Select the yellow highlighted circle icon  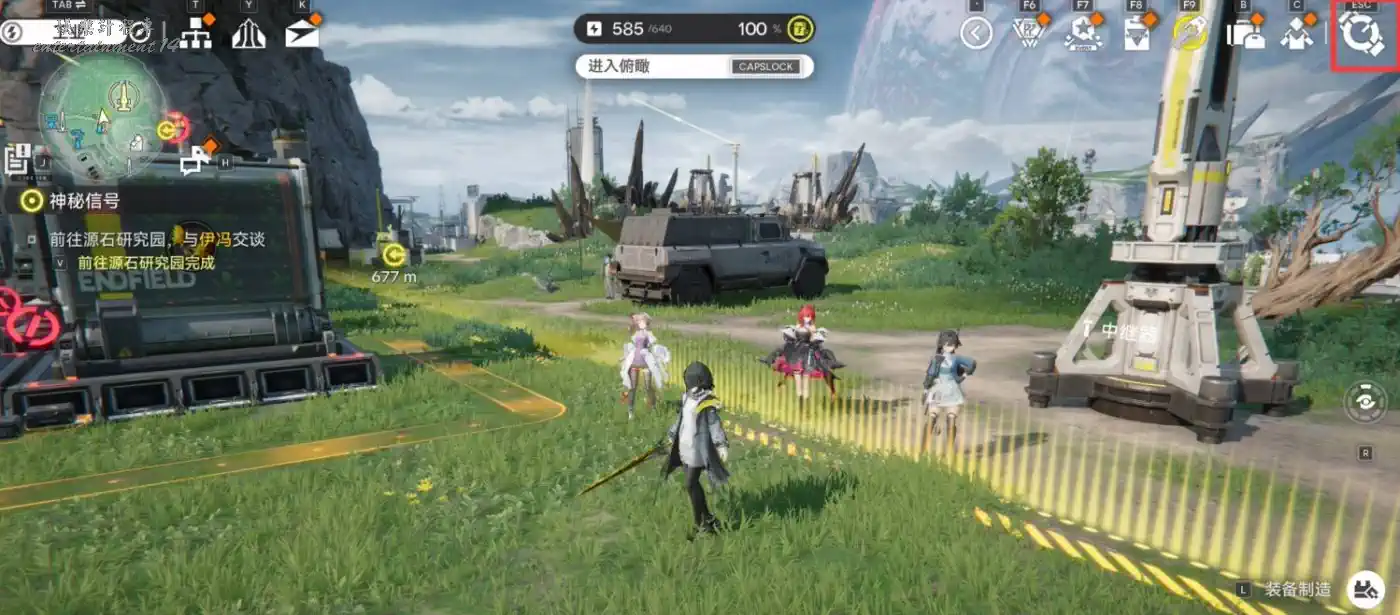1190,34
